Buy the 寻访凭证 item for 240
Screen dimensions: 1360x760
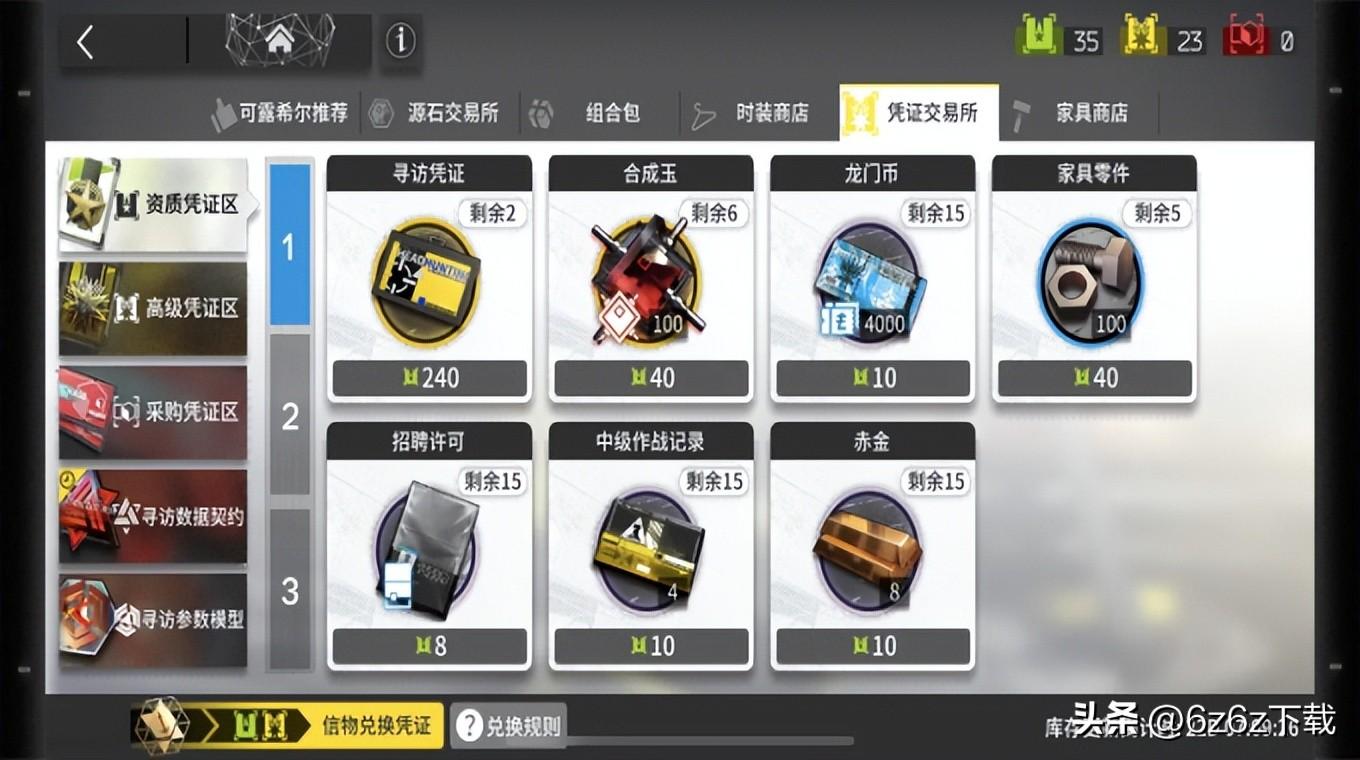429,279
